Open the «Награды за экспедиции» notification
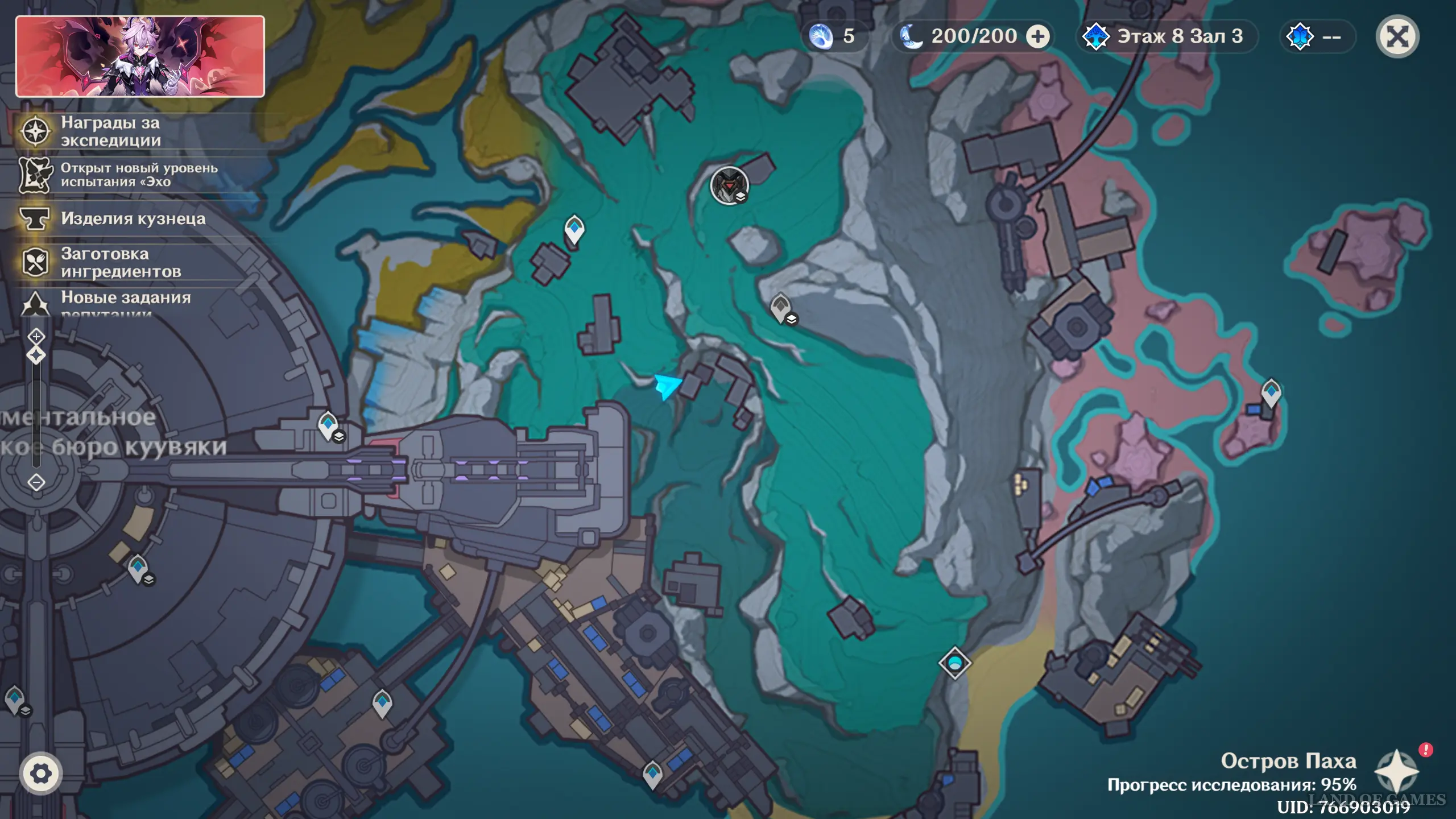The width and height of the screenshot is (1456, 819). [x=111, y=131]
